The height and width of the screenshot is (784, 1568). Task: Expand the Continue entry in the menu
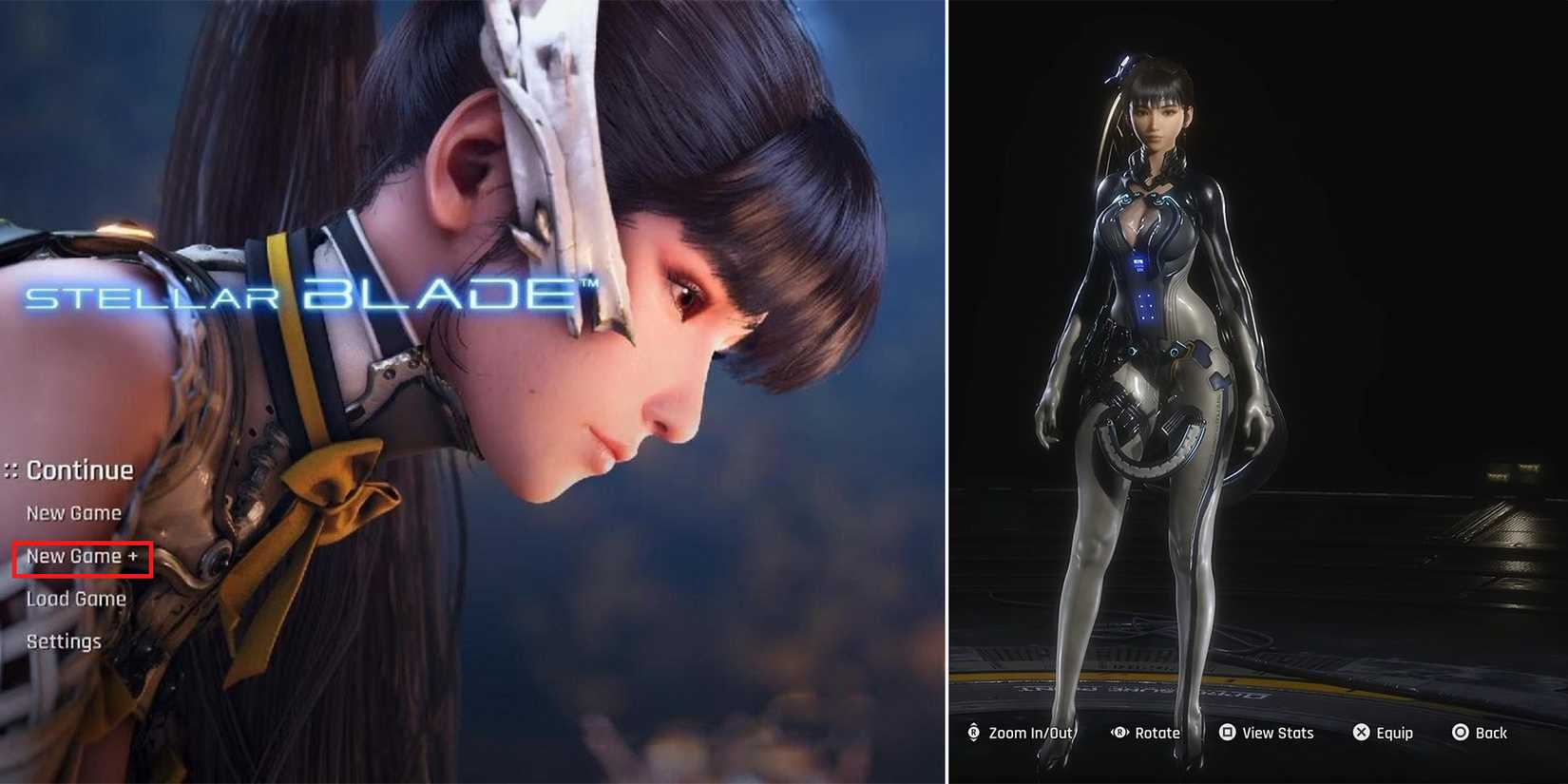click(x=81, y=469)
